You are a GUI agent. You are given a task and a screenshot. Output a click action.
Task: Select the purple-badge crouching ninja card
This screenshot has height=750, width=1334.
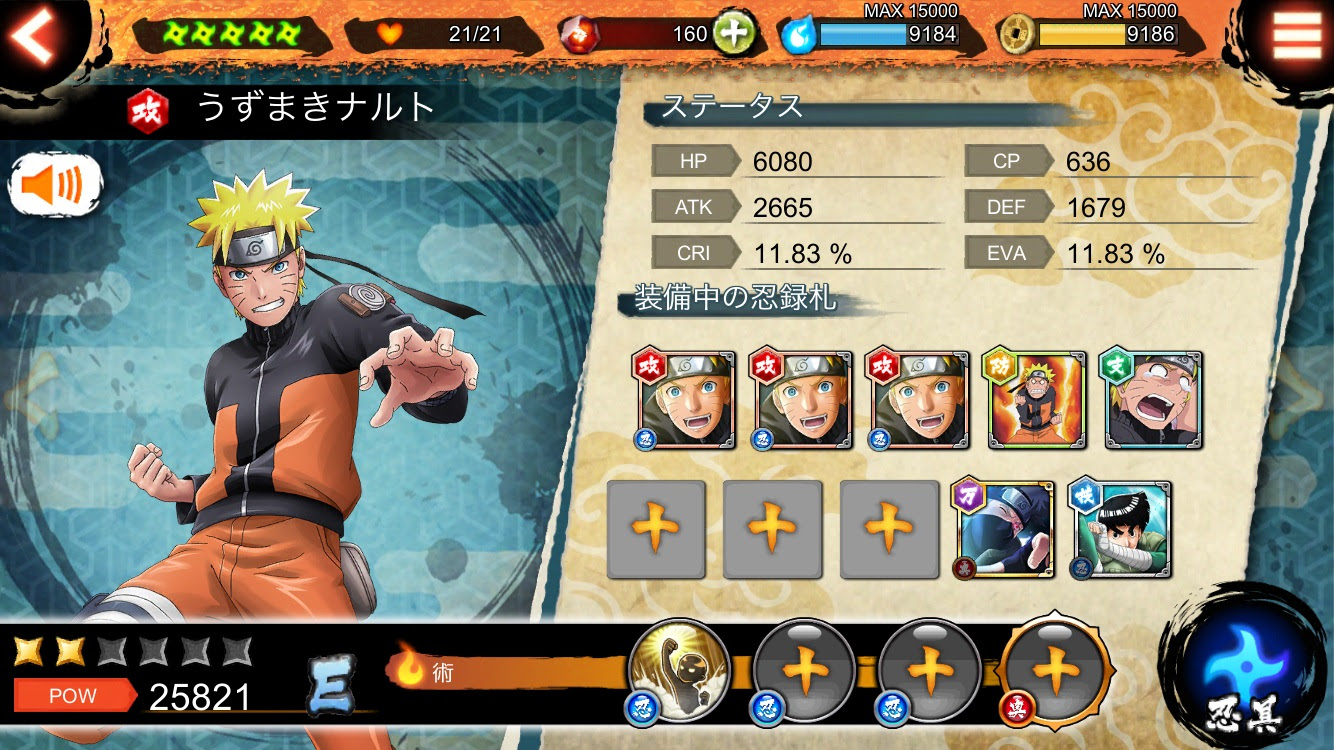click(1005, 529)
